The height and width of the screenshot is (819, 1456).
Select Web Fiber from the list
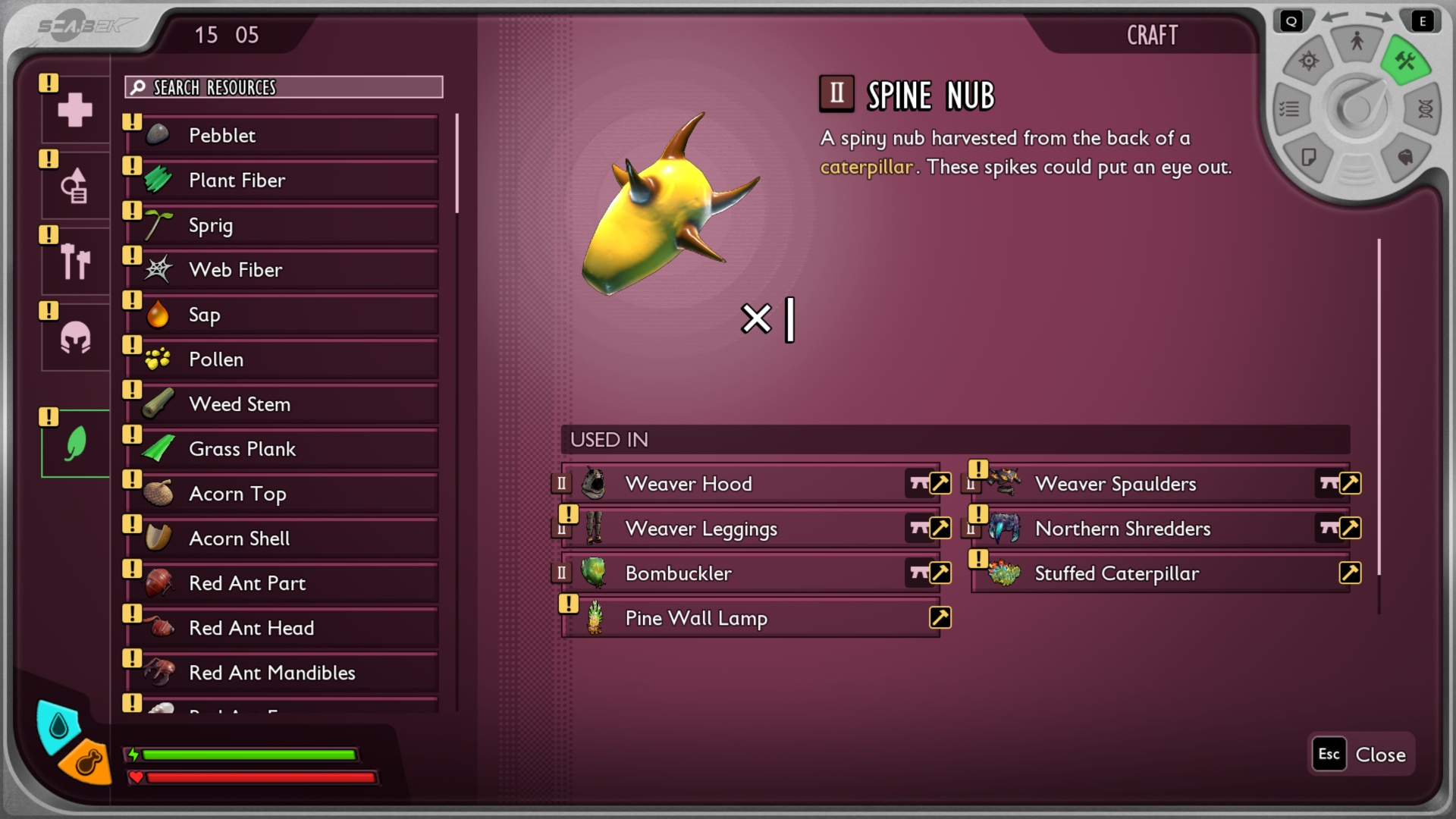pyautogui.click(x=288, y=270)
